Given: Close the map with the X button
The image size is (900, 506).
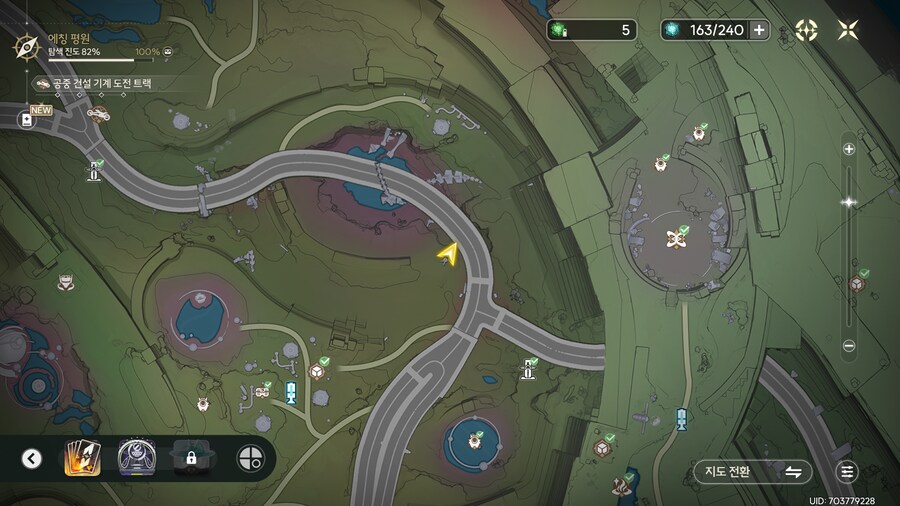Looking at the screenshot, I should point(848,30).
